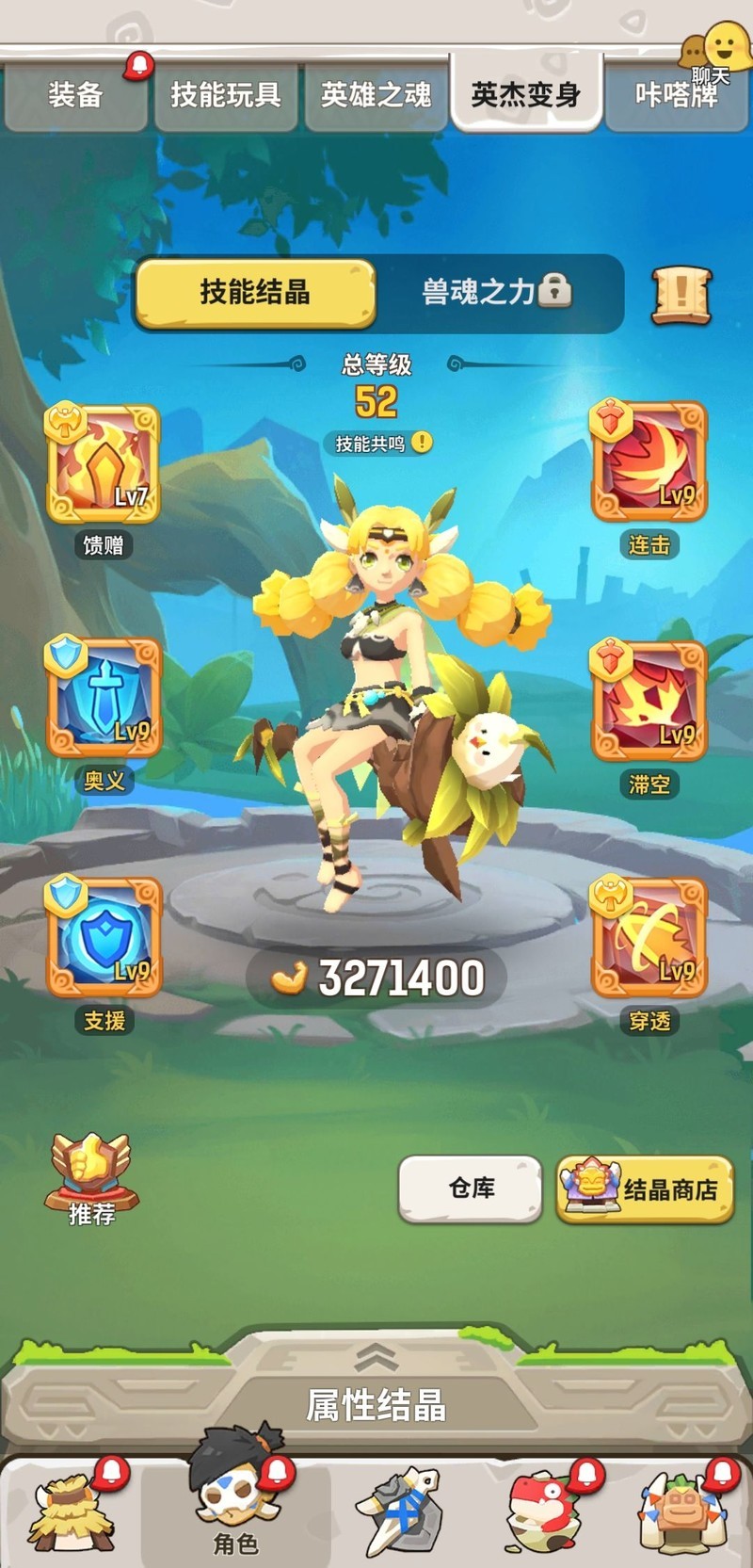Visit the 结晶商店 crystal shop
The image size is (753, 1568).
(645, 1189)
